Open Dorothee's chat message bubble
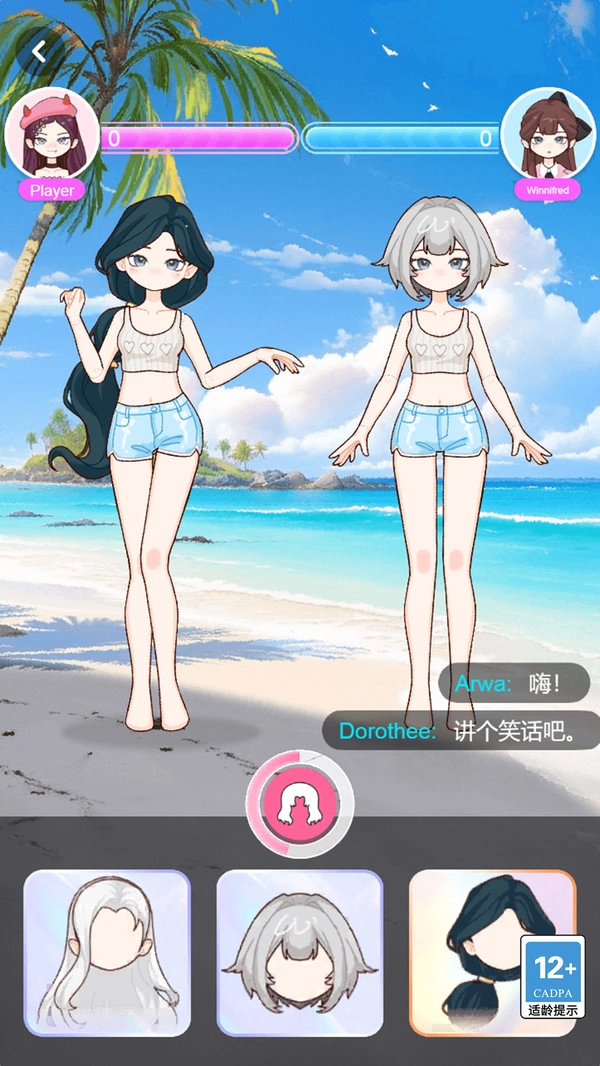Image resolution: width=600 pixels, height=1066 pixels. (x=456, y=731)
